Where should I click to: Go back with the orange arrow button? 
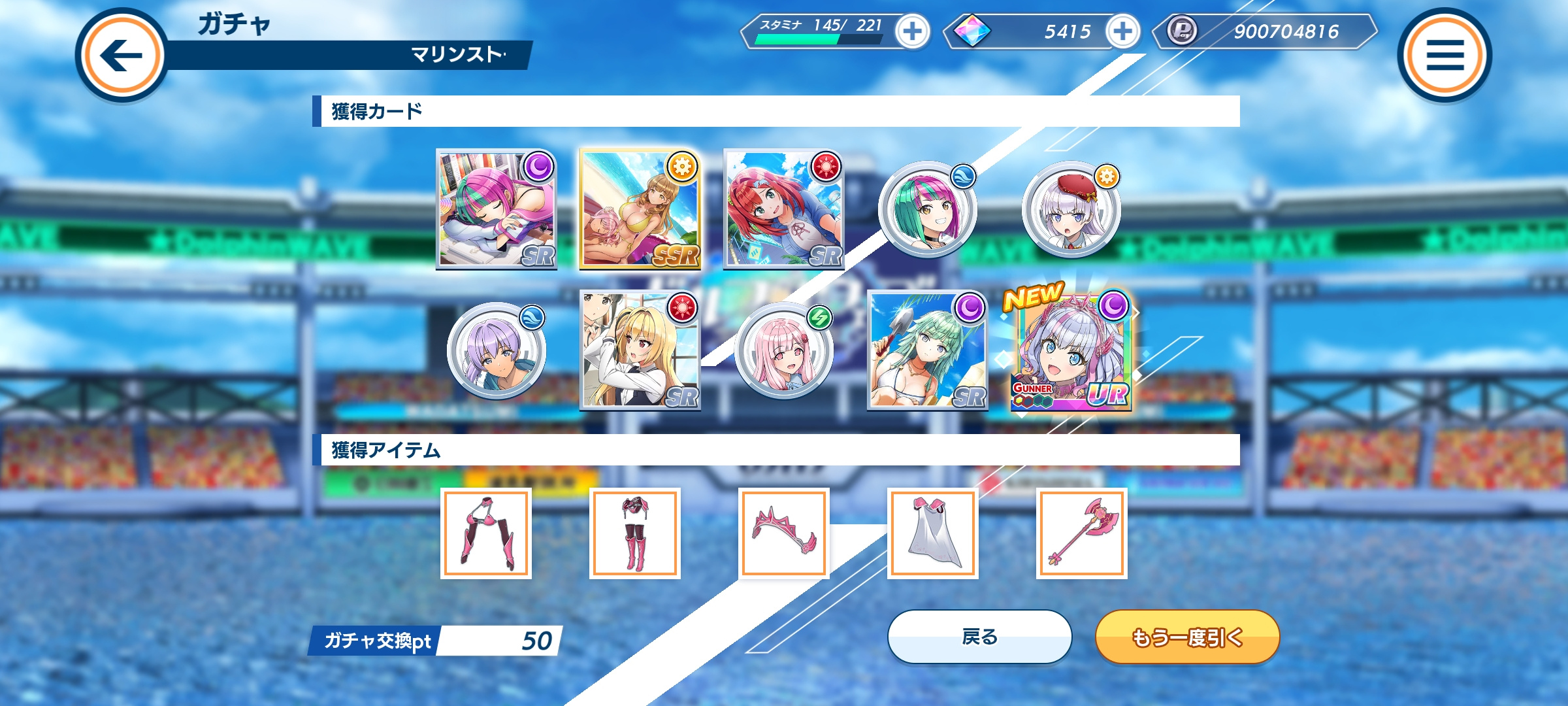pos(122,55)
